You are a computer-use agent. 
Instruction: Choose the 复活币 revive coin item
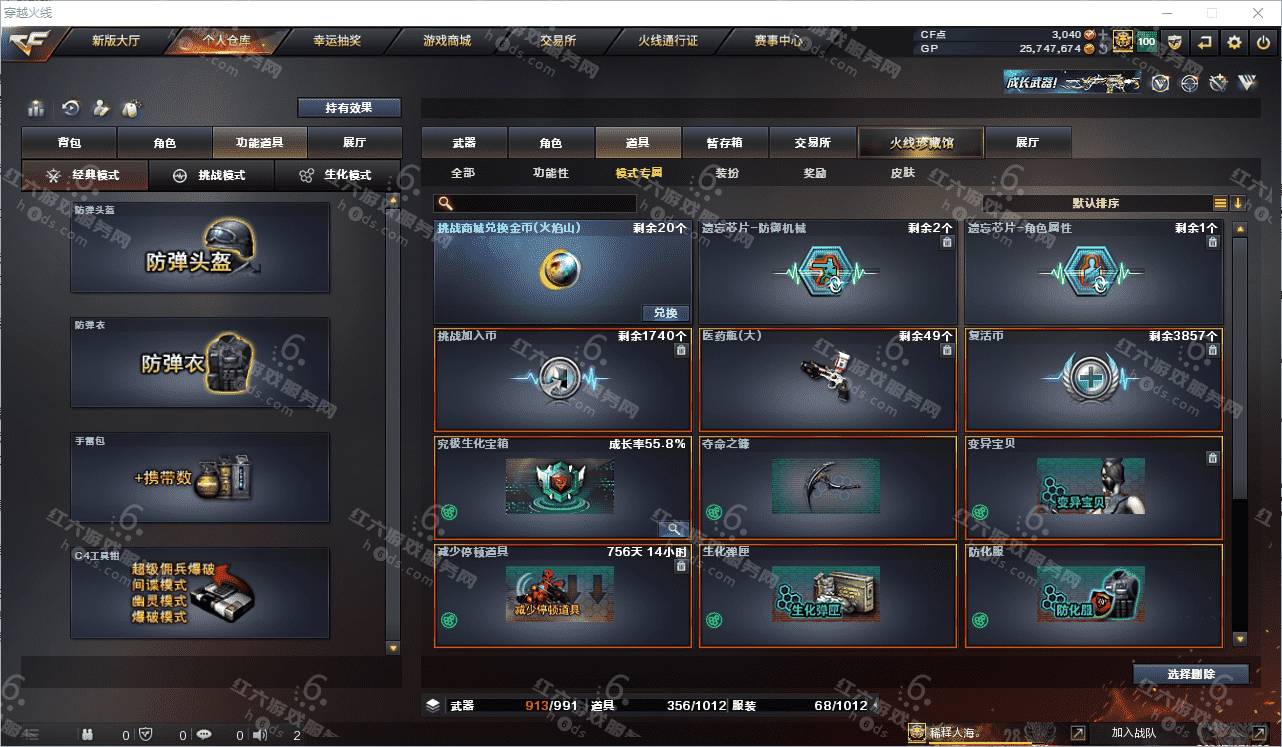pyautogui.click(x=1093, y=379)
